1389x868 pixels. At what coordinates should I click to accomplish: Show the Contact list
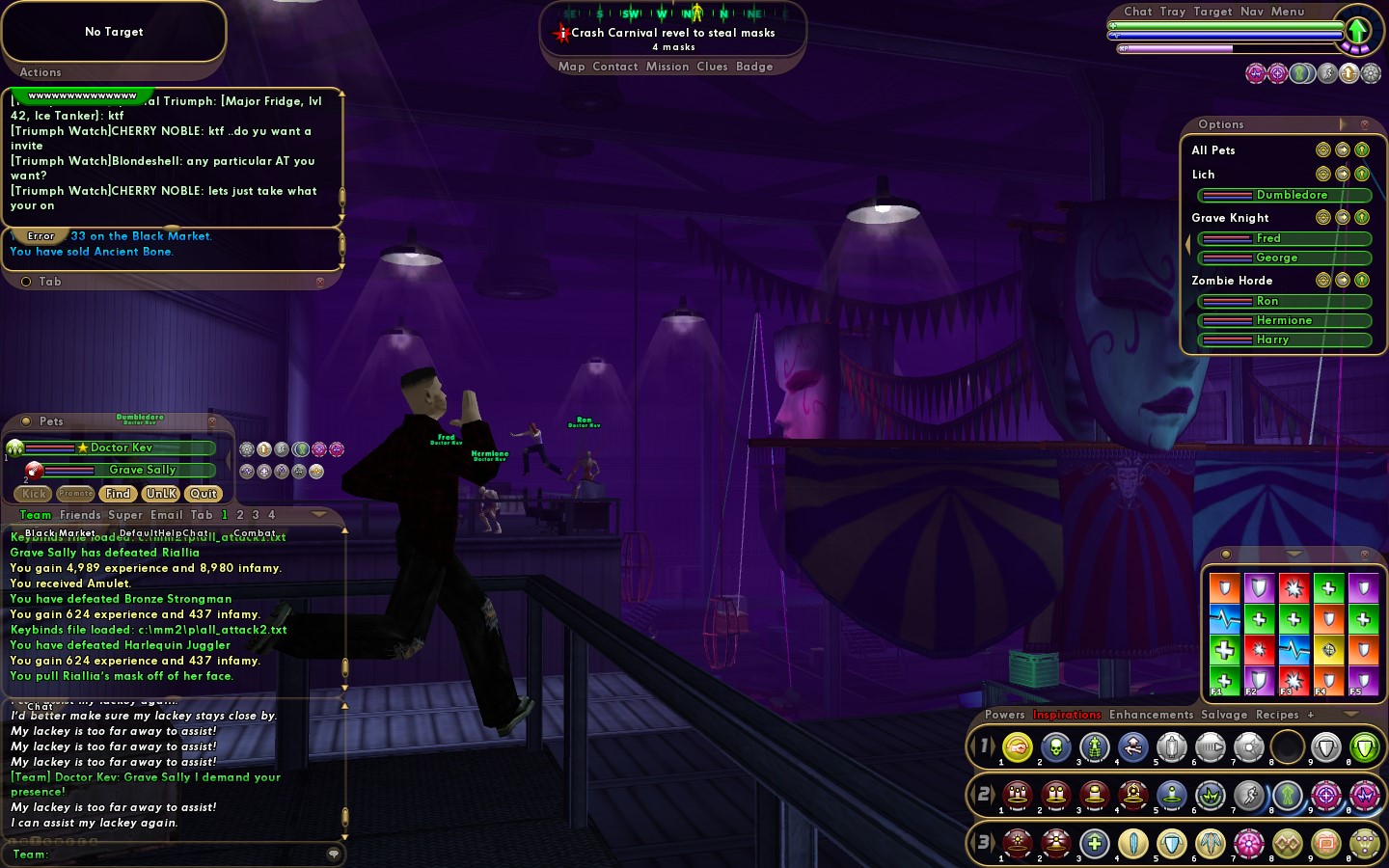click(x=614, y=67)
